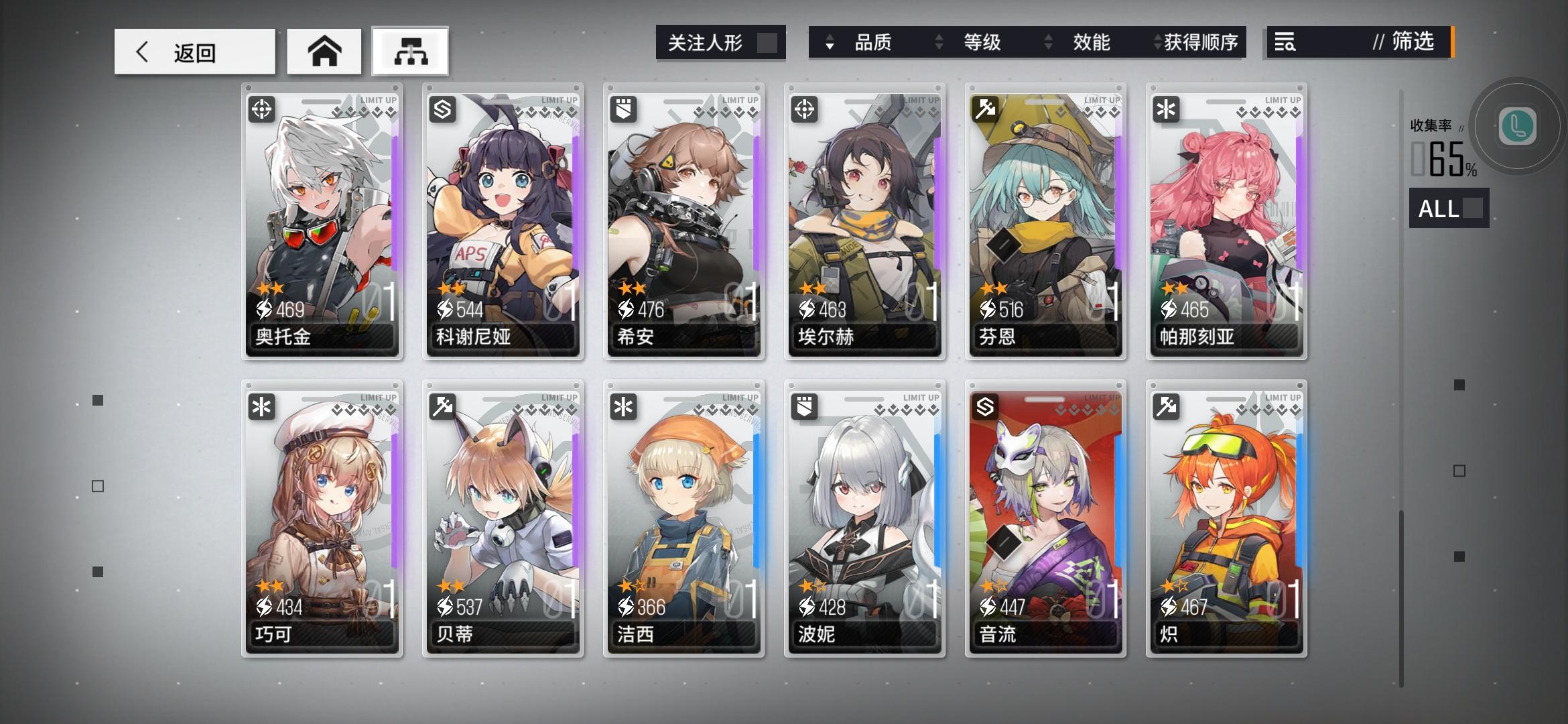Open the 获得顺序 sort dropdown

click(x=1199, y=42)
